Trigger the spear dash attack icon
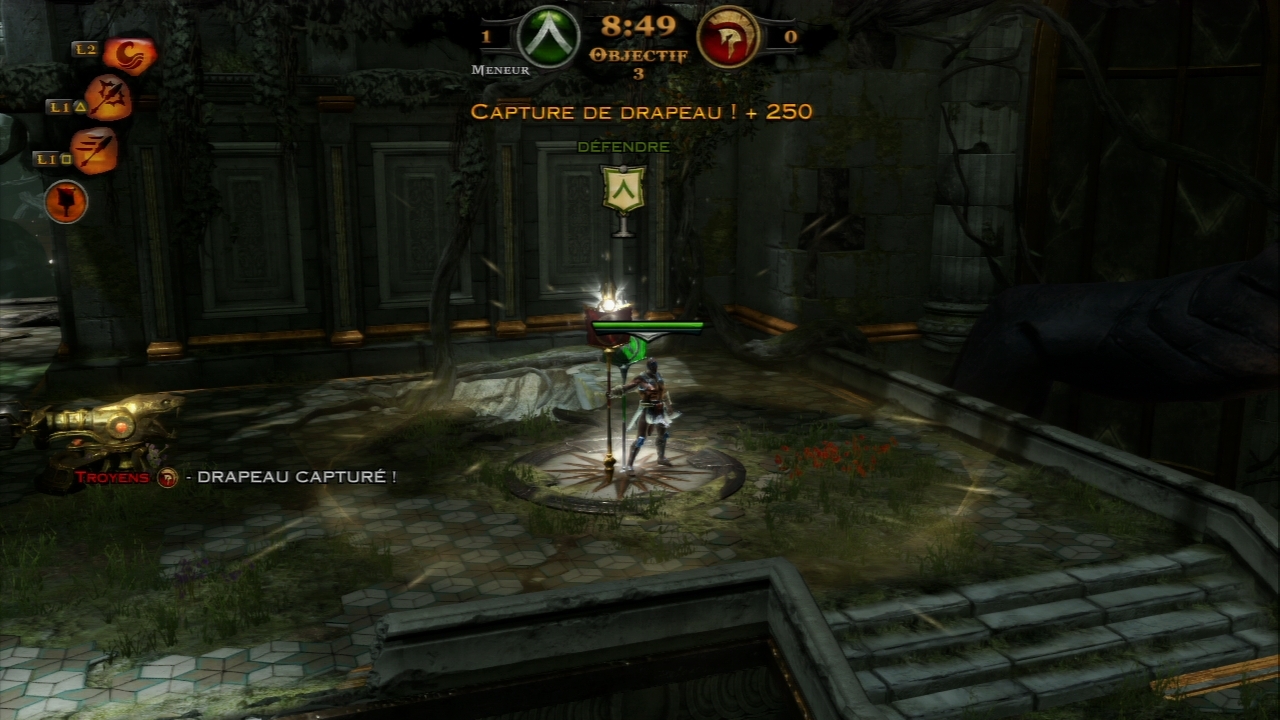 coord(95,151)
